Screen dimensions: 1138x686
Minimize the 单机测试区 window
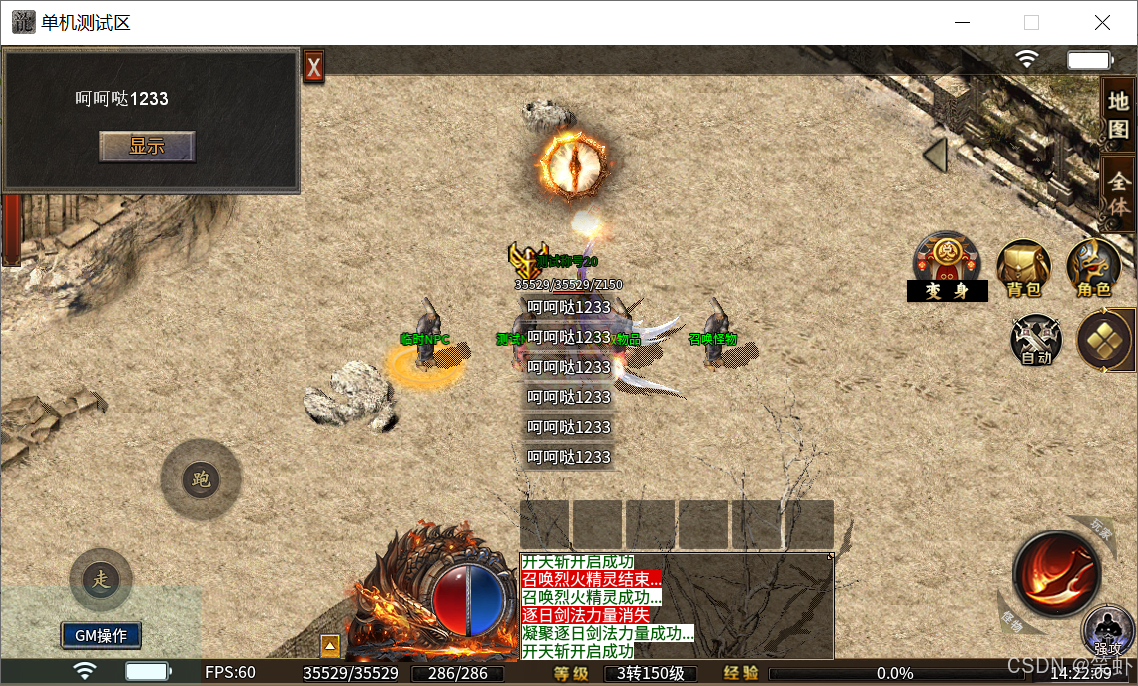(963, 22)
